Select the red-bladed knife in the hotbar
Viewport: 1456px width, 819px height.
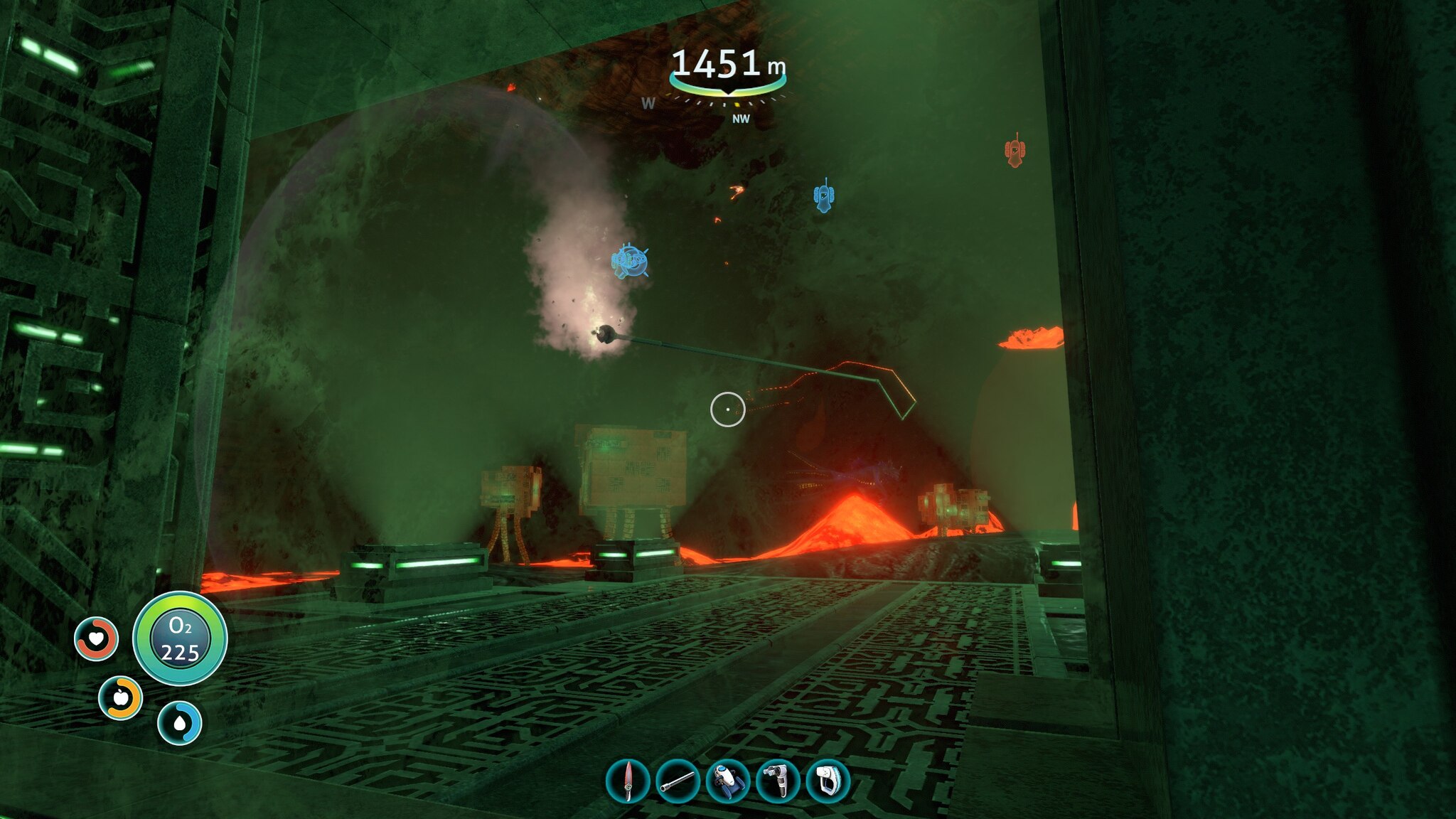click(x=628, y=781)
